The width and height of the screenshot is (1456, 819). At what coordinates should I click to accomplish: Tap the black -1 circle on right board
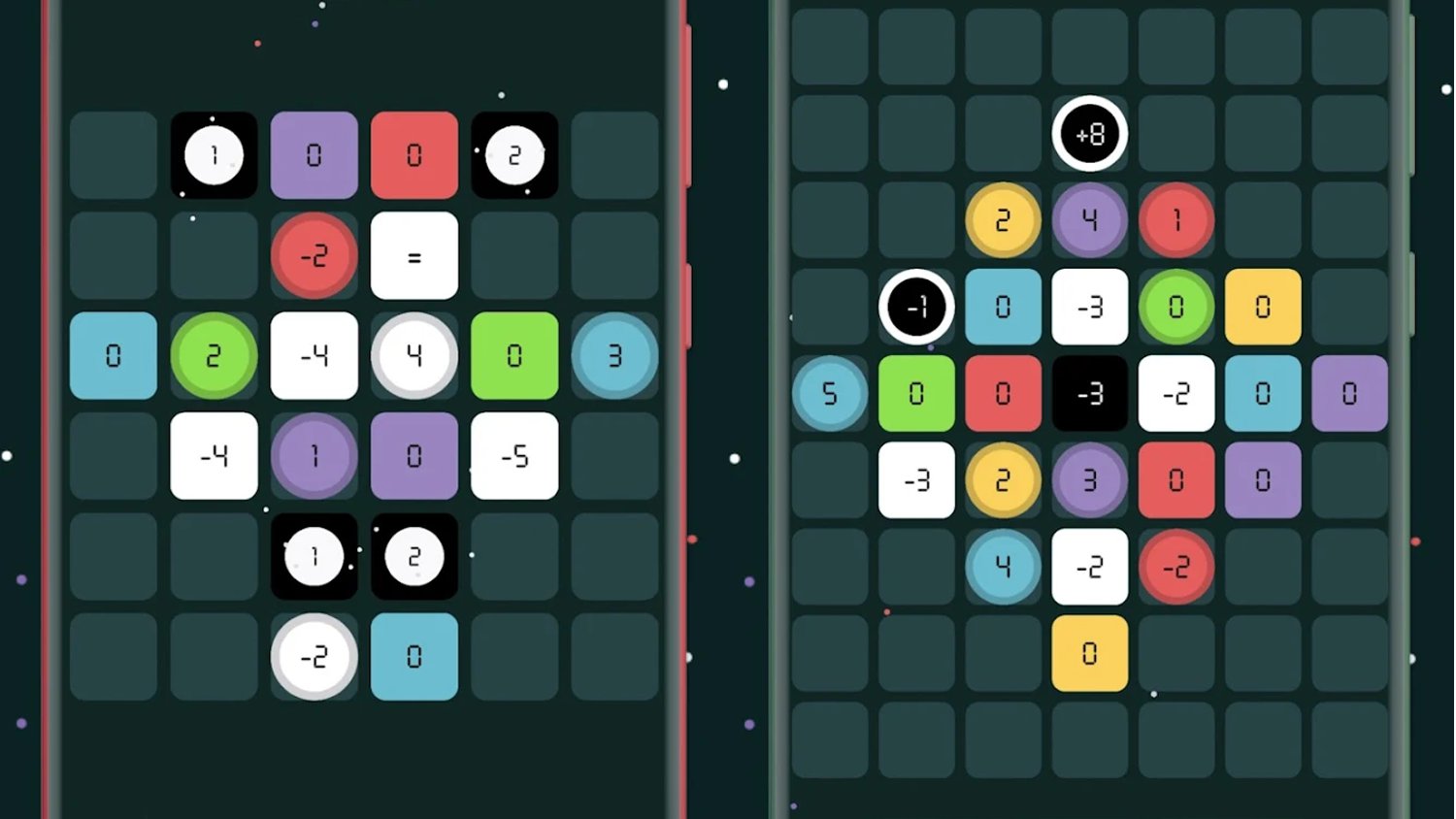pyautogui.click(x=915, y=308)
